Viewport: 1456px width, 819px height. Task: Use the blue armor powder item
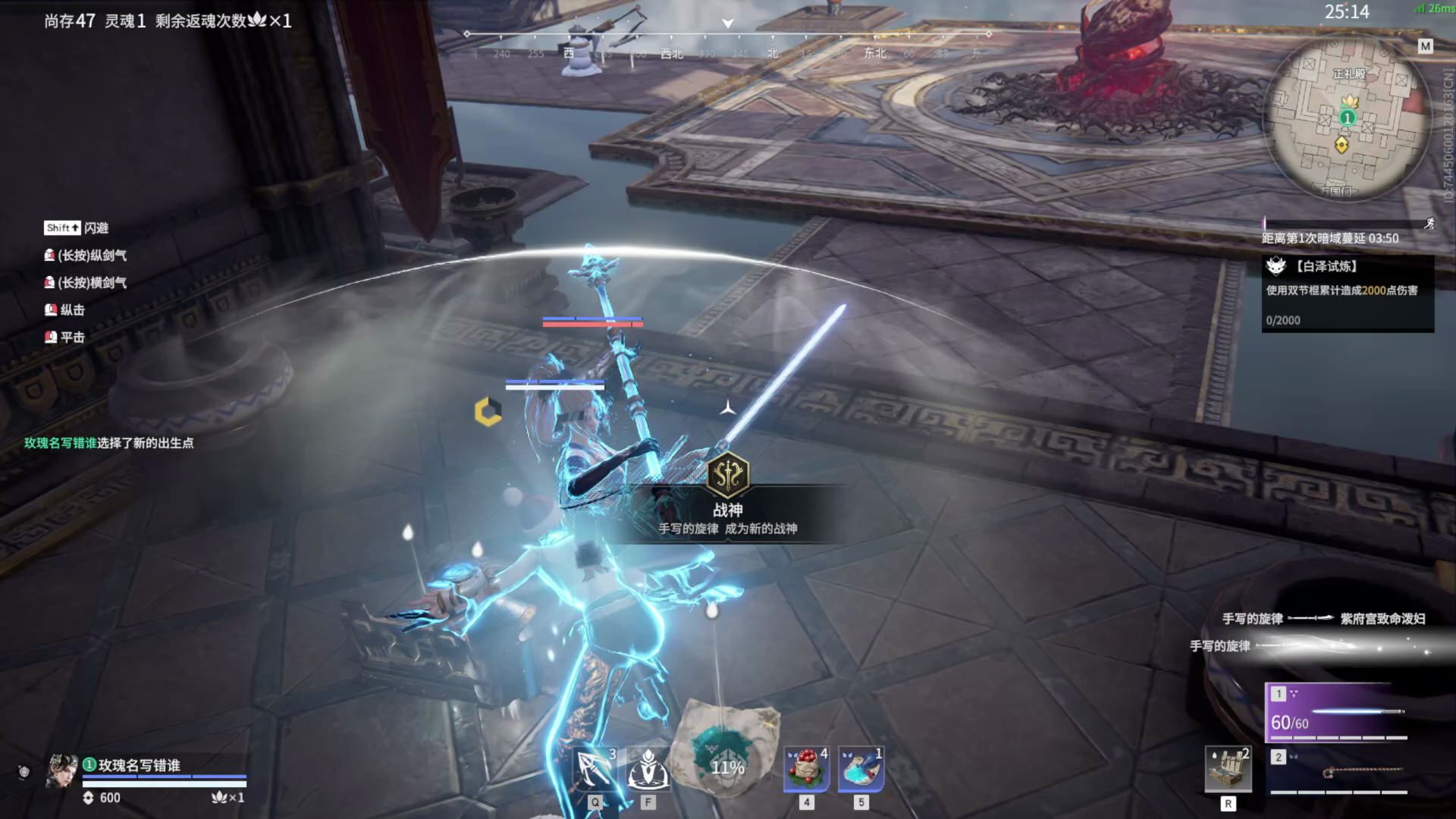861,769
